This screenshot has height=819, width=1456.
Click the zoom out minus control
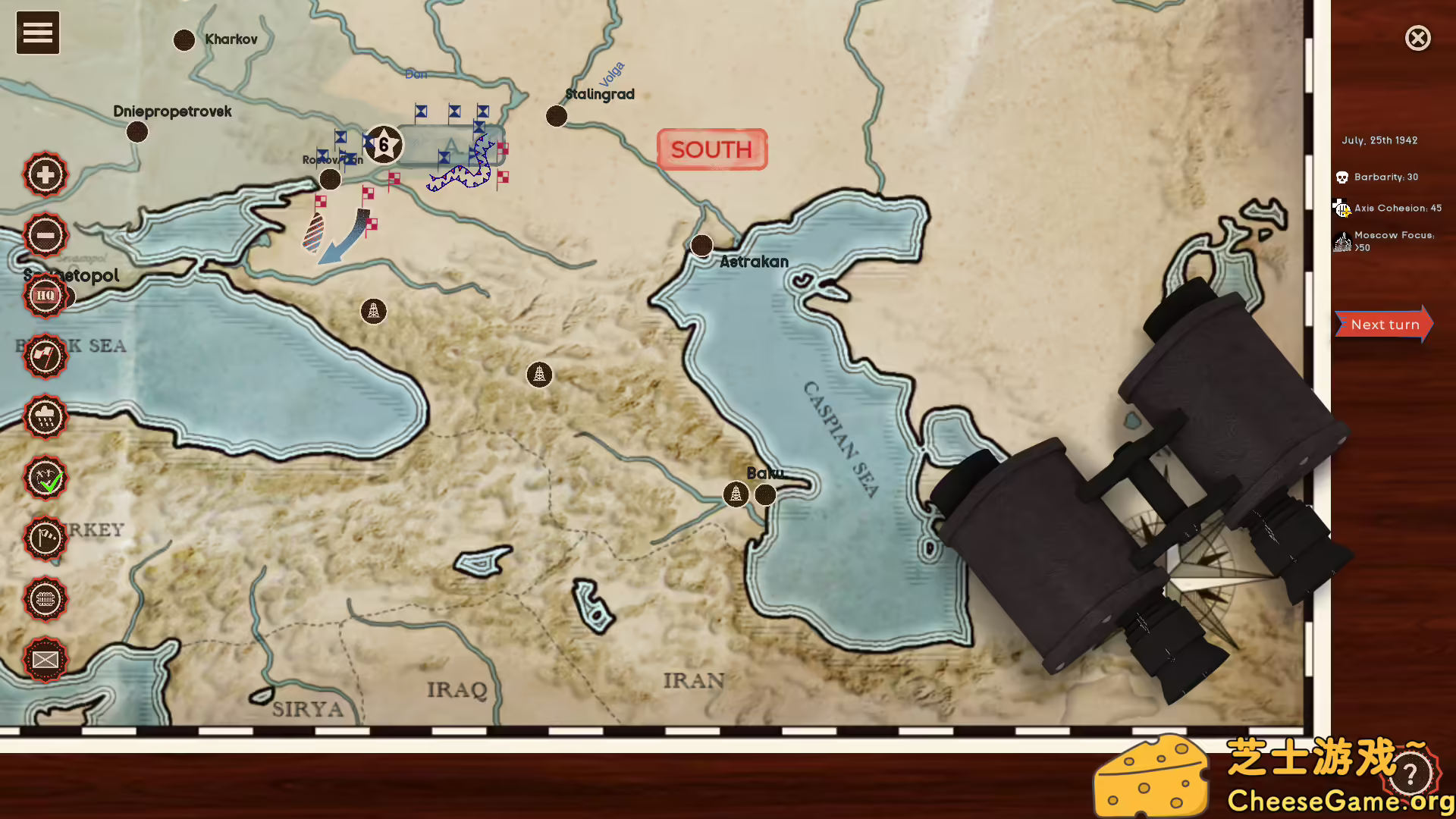click(x=45, y=234)
